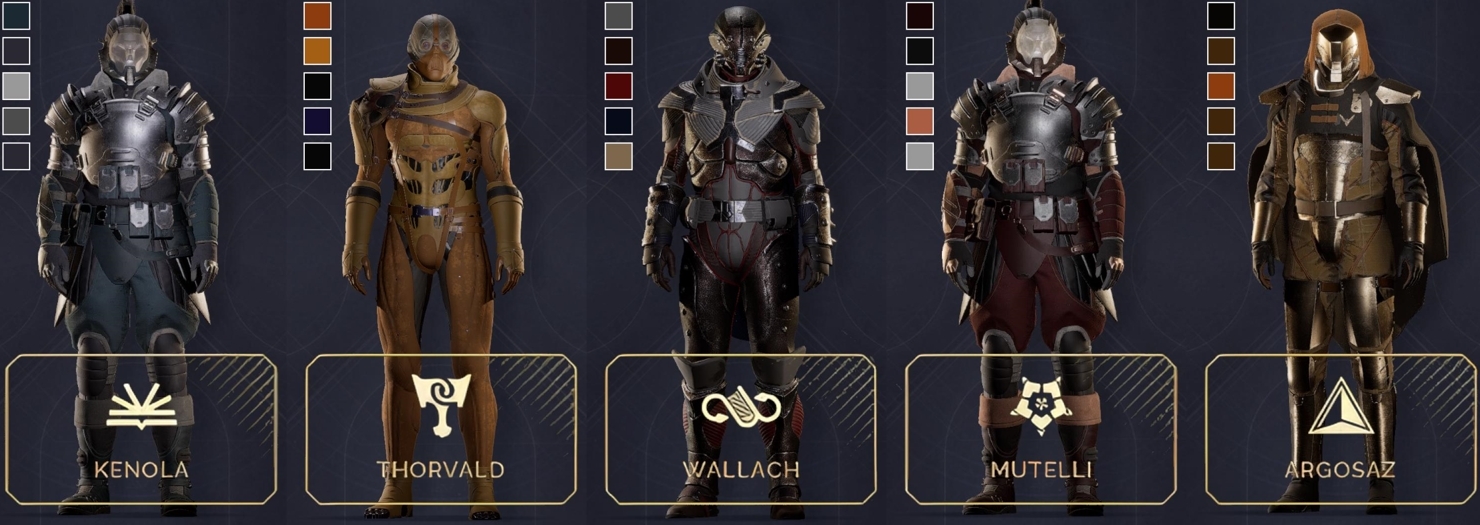The height and width of the screenshot is (525, 1480).
Task: Pick Argosaz's bright orange color swatch
Action: (1221, 86)
